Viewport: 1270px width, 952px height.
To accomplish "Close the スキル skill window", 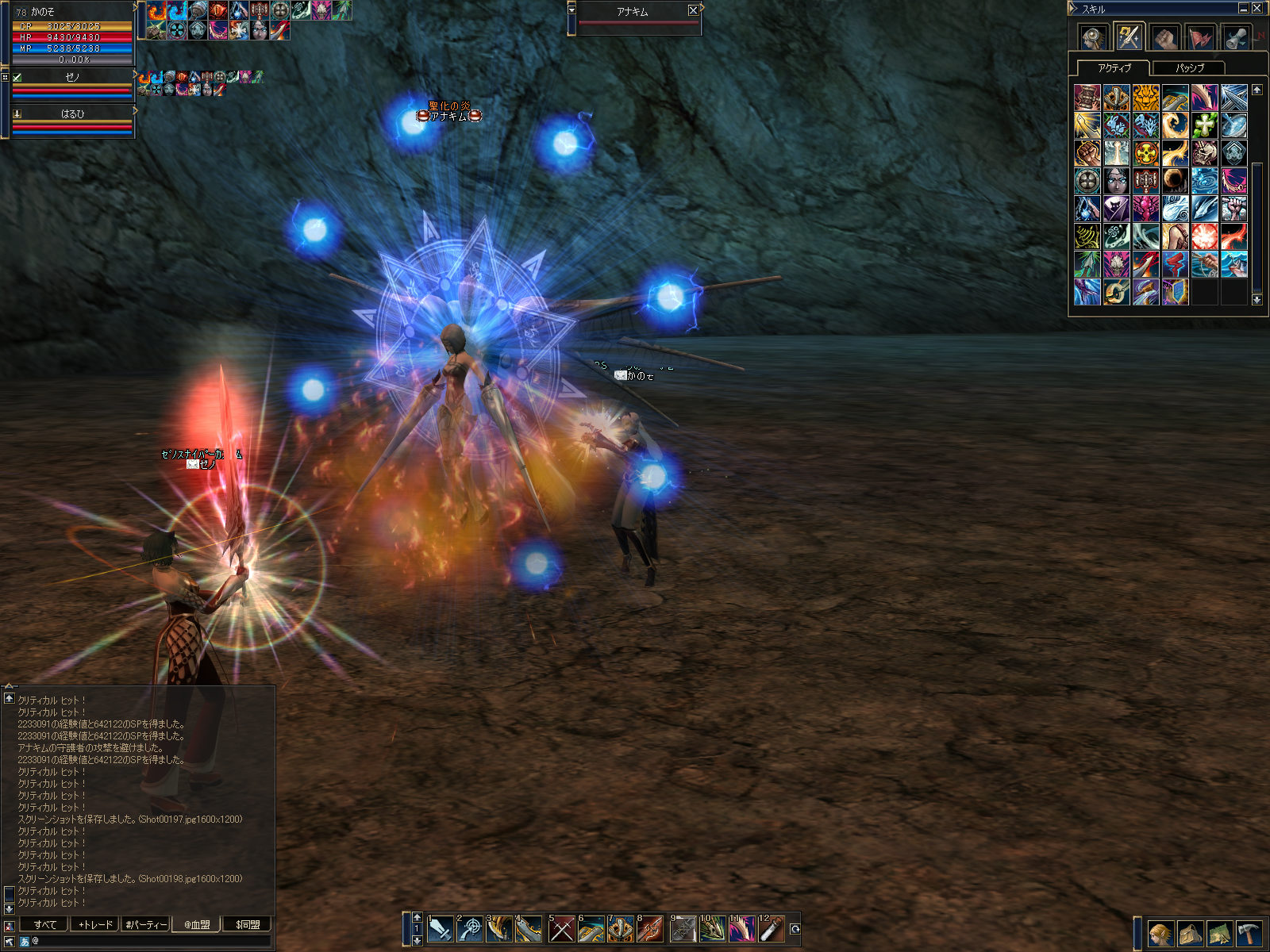I will tap(1257, 9).
